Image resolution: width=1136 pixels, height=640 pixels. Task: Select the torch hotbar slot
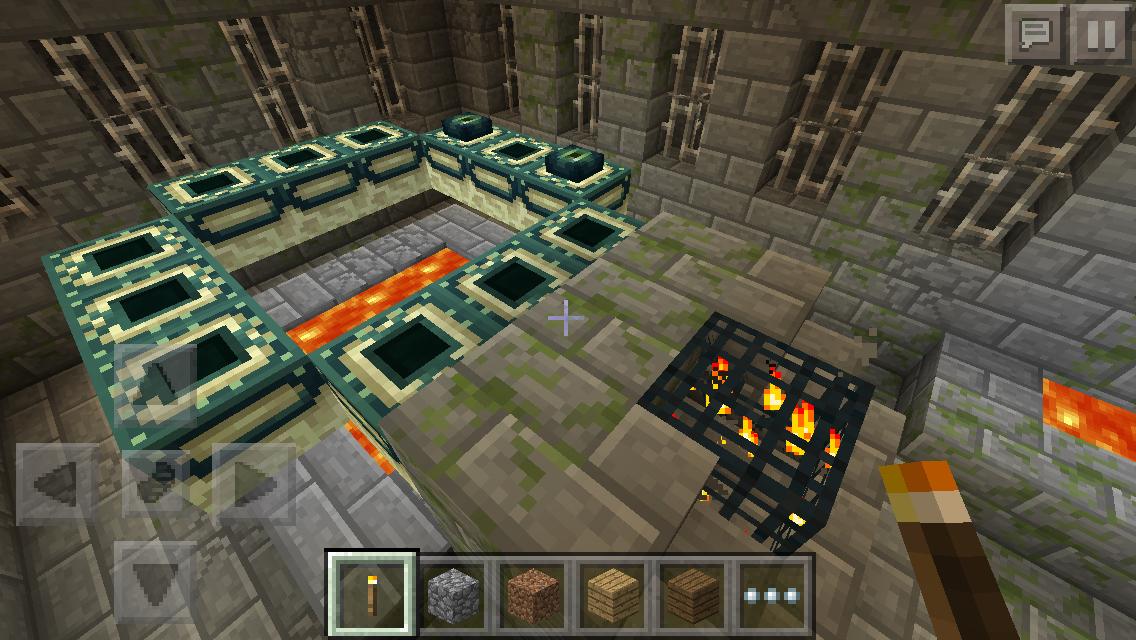pyautogui.click(x=373, y=593)
